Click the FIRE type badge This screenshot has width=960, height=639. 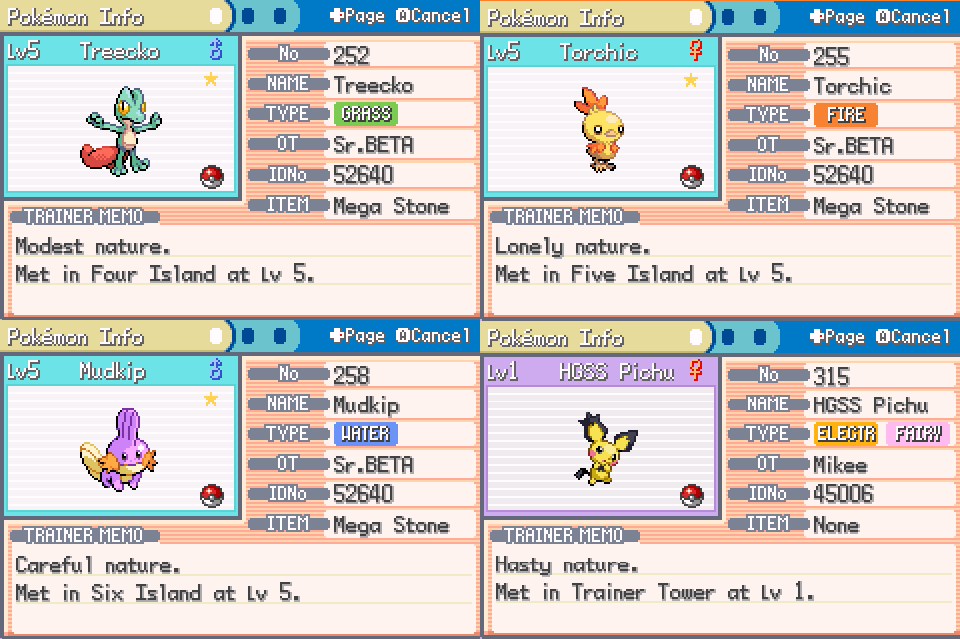pyautogui.click(x=845, y=115)
